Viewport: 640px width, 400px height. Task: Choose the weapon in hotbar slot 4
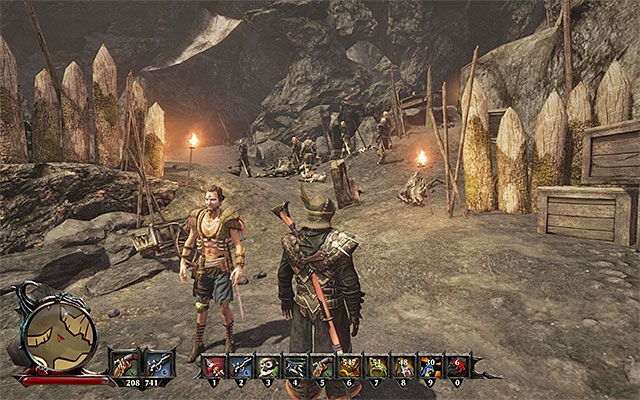(x=295, y=366)
